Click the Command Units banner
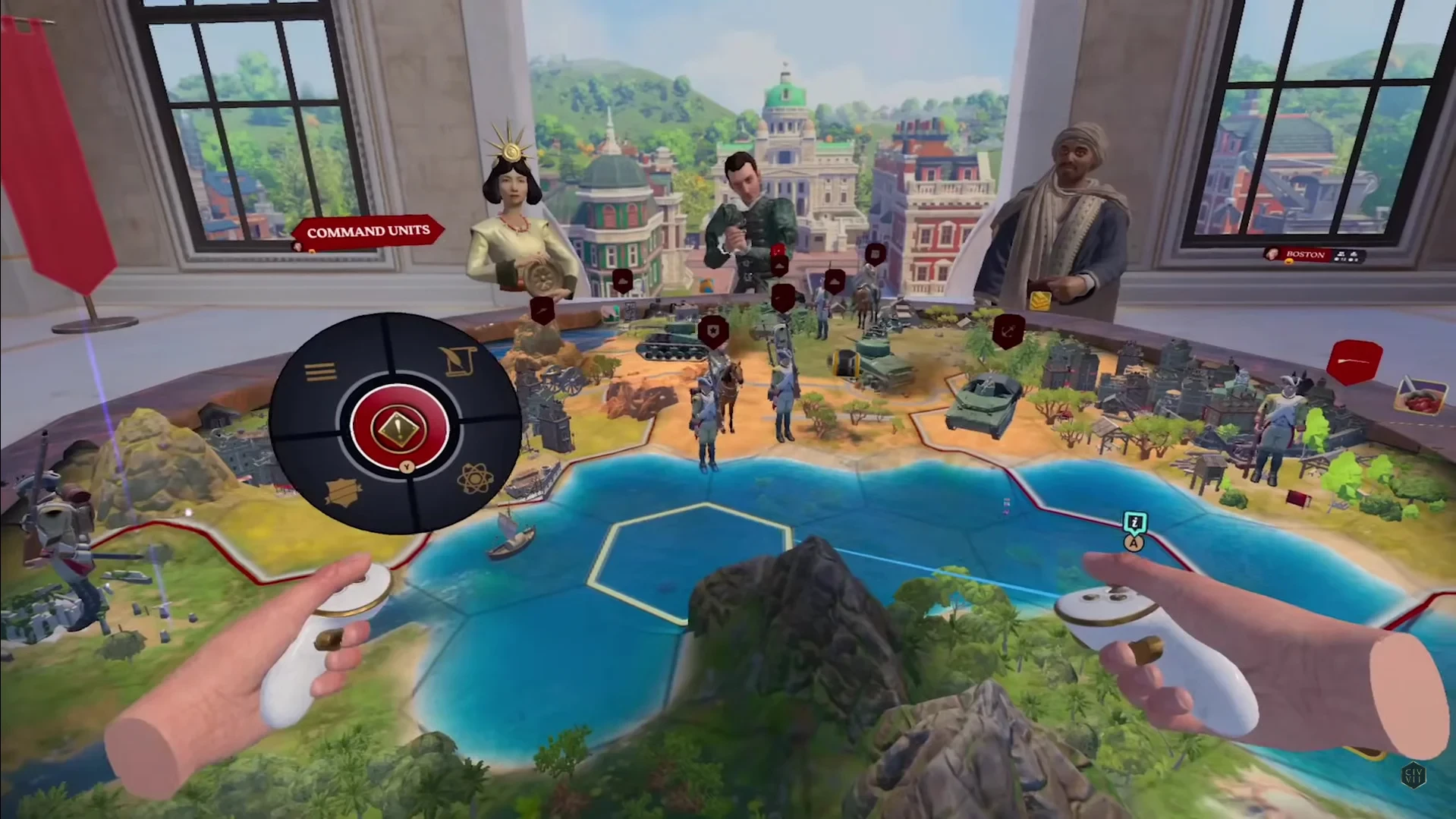1456x819 pixels. [x=368, y=231]
